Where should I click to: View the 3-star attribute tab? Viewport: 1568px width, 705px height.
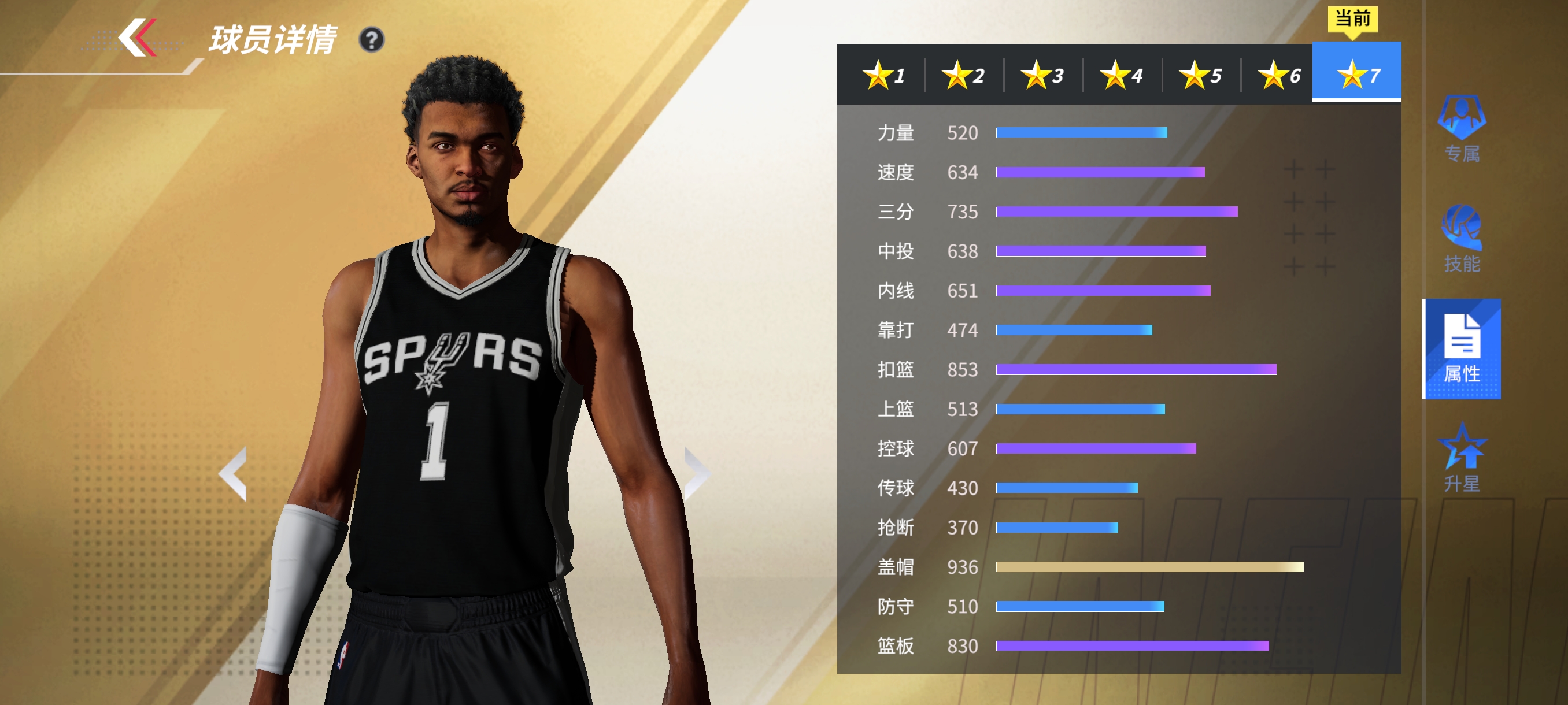point(1042,76)
